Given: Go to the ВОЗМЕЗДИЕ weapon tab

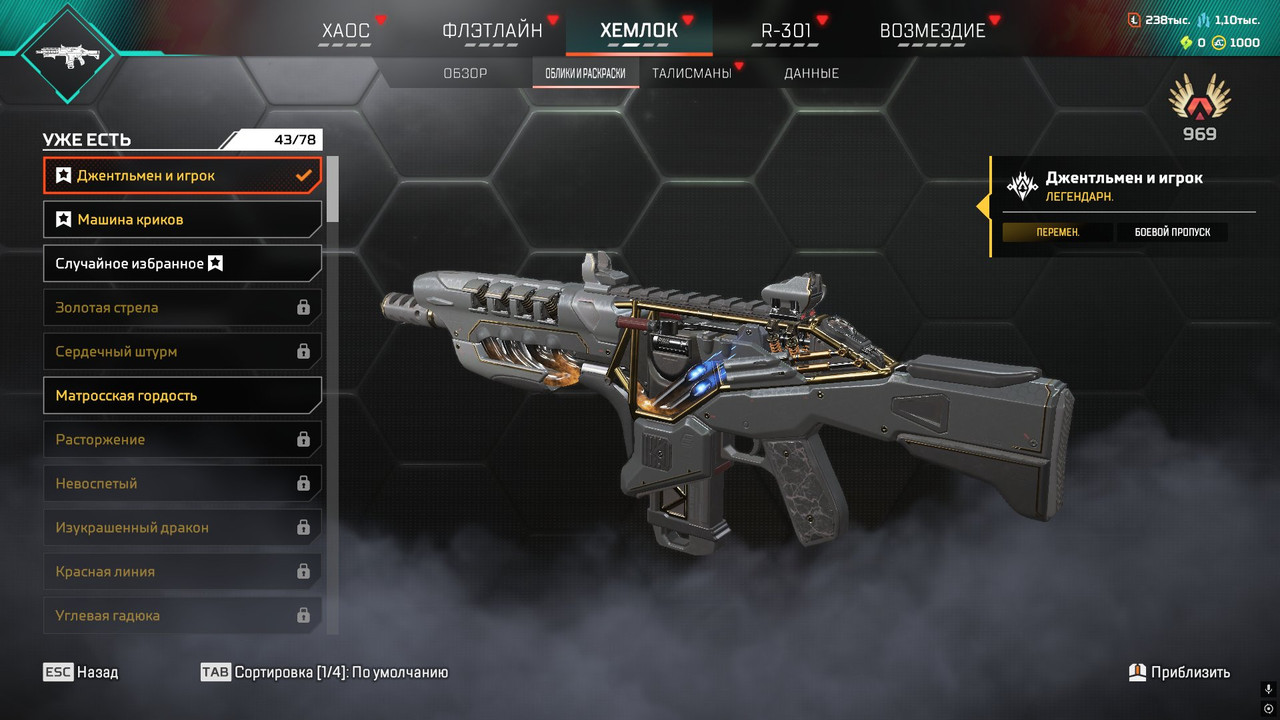Looking at the screenshot, I should (x=932, y=30).
